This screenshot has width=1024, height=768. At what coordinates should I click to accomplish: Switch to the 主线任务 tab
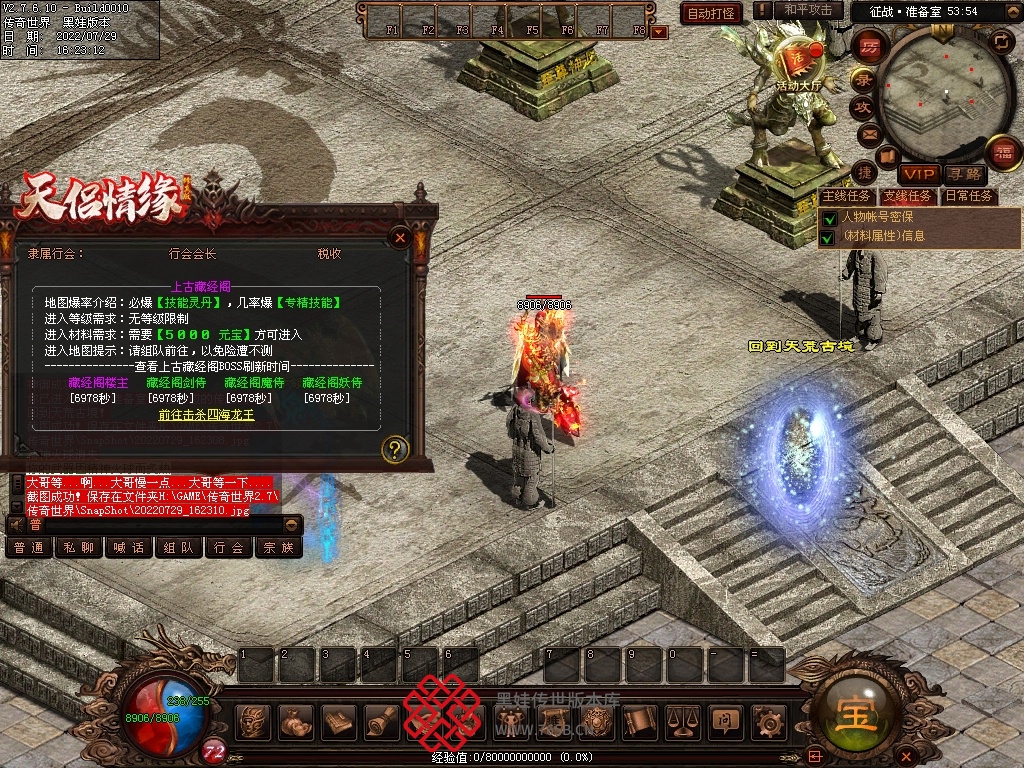click(x=847, y=196)
